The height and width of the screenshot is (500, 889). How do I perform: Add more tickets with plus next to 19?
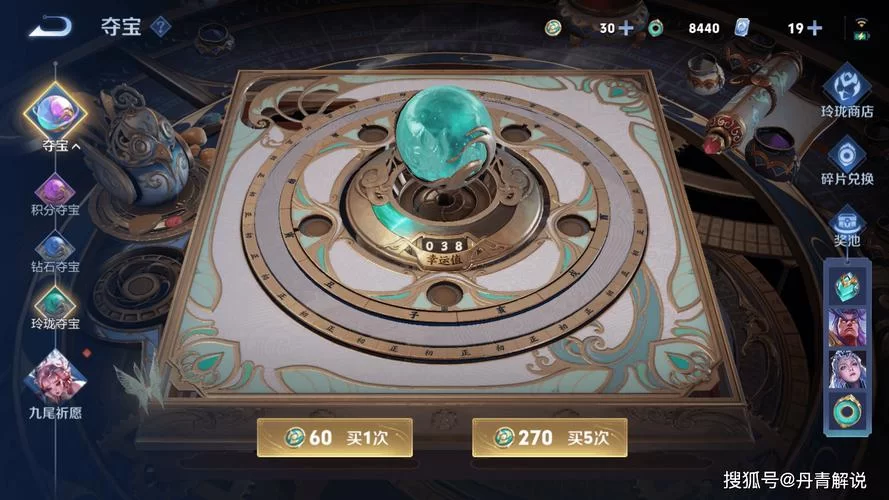[815, 28]
